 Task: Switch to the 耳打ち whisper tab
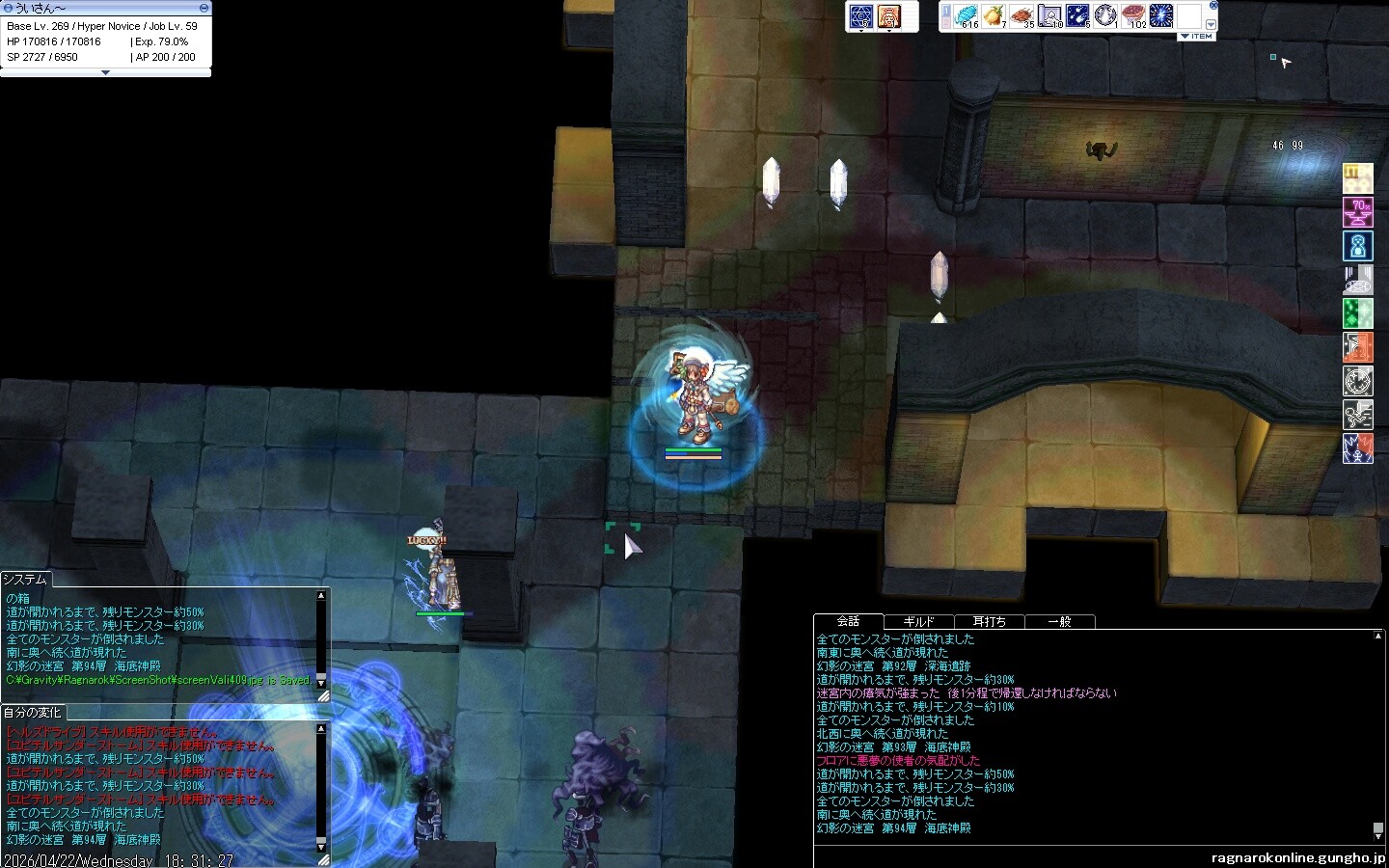[x=989, y=622]
